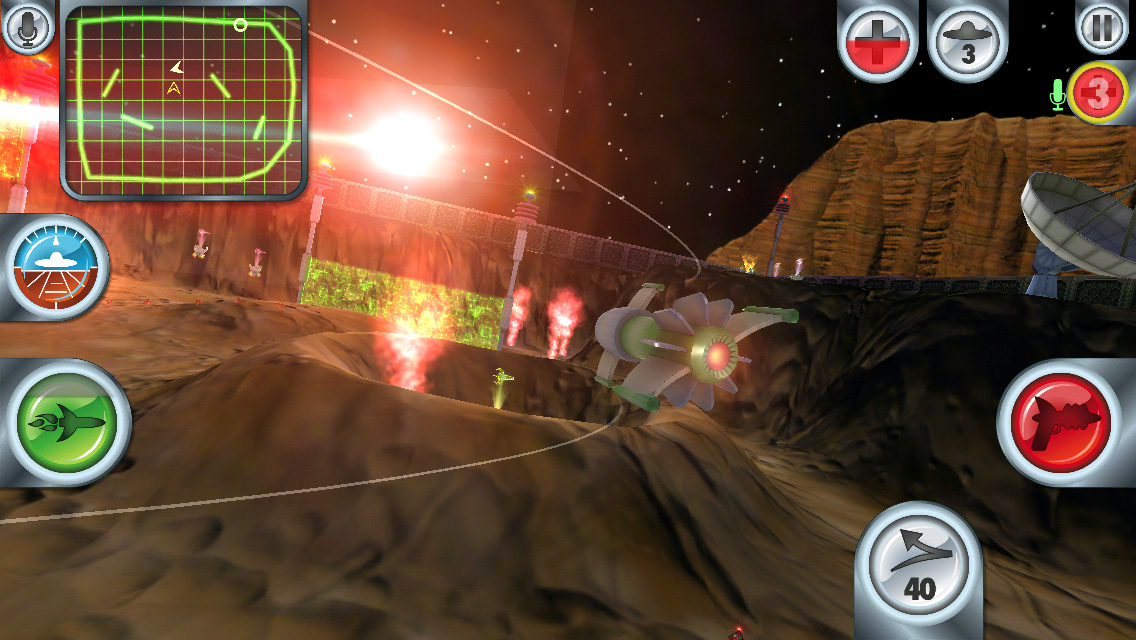The height and width of the screenshot is (640, 1136).
Task: Select the UFO lives button showing 3
Action: (967, 42)
